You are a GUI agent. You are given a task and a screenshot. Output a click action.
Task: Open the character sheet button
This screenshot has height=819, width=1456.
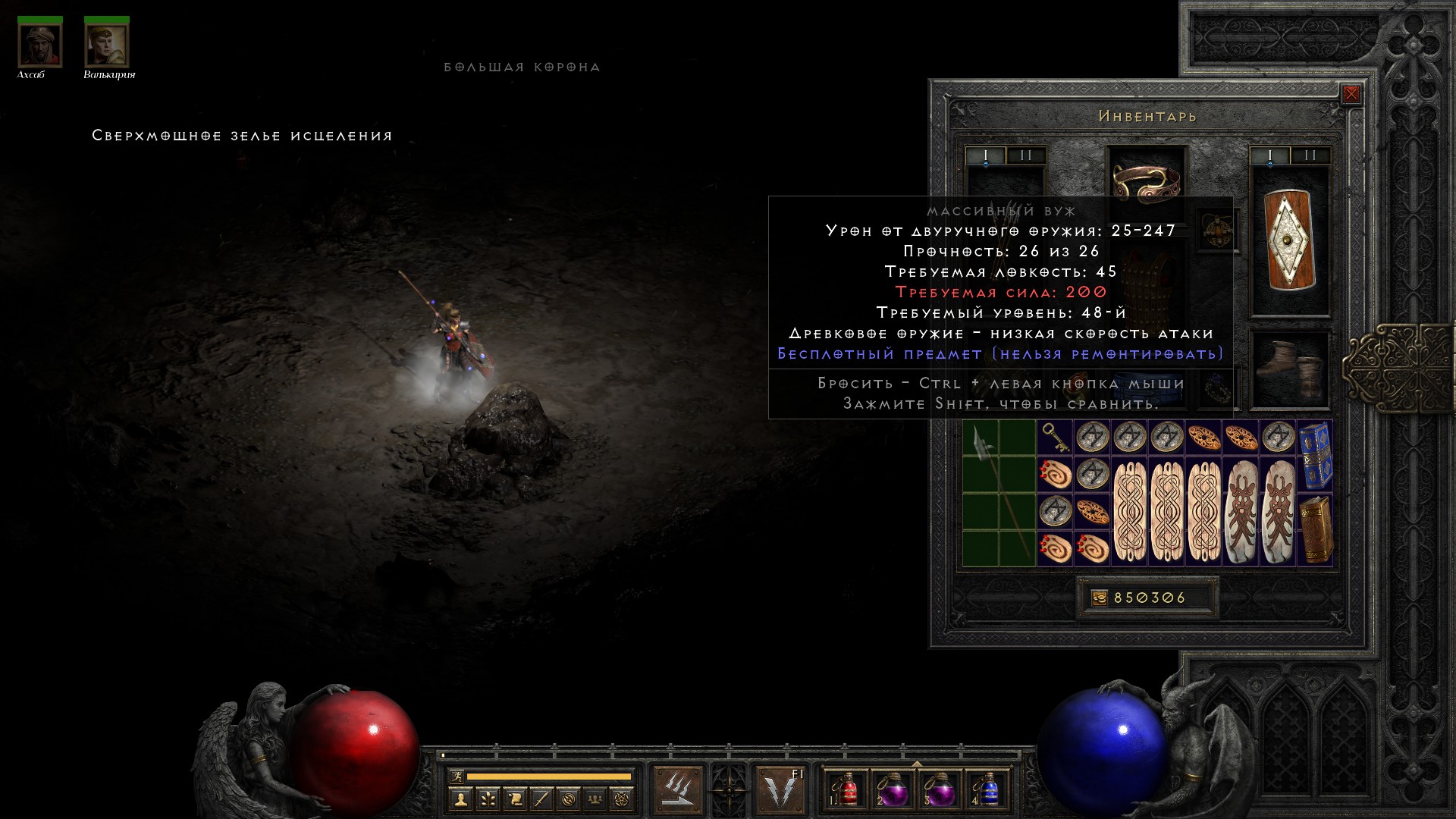460,799
